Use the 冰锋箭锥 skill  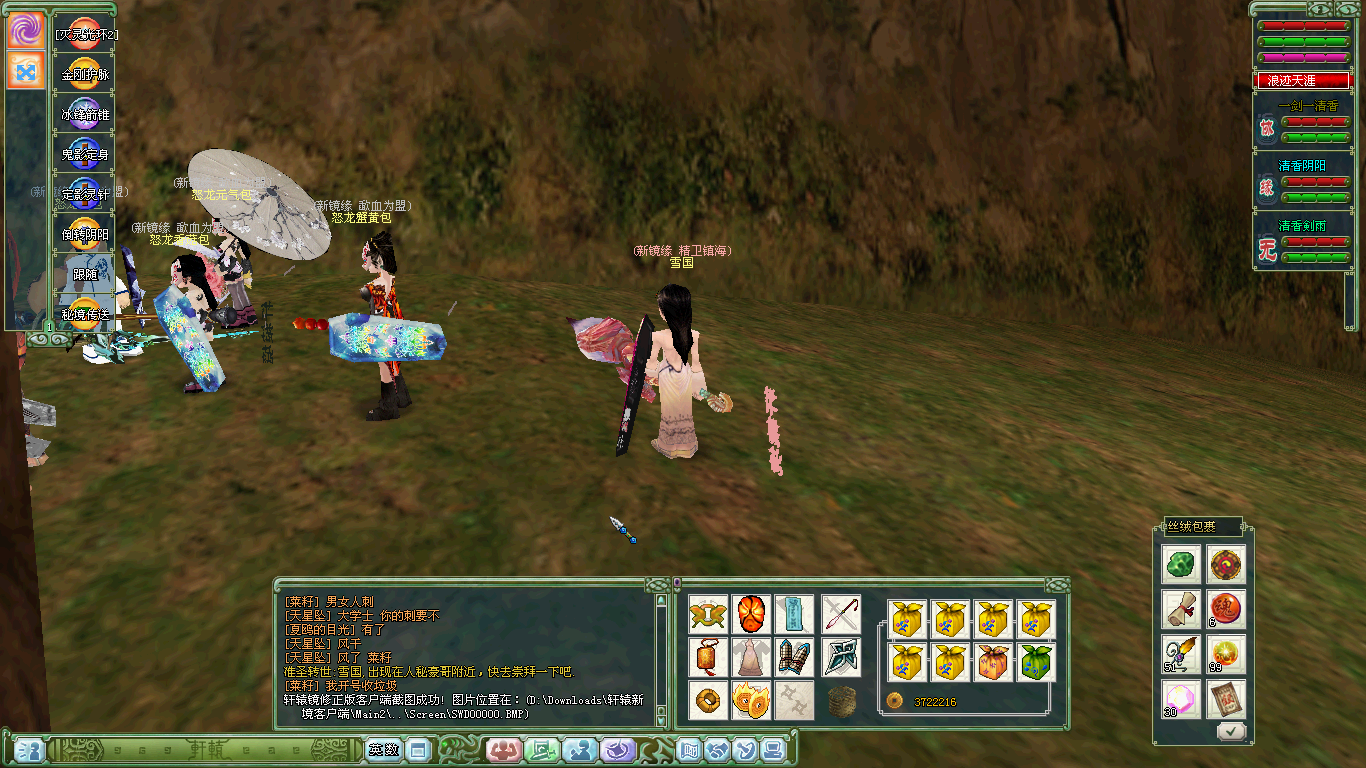pyautogui.click(x=85, y=114)
